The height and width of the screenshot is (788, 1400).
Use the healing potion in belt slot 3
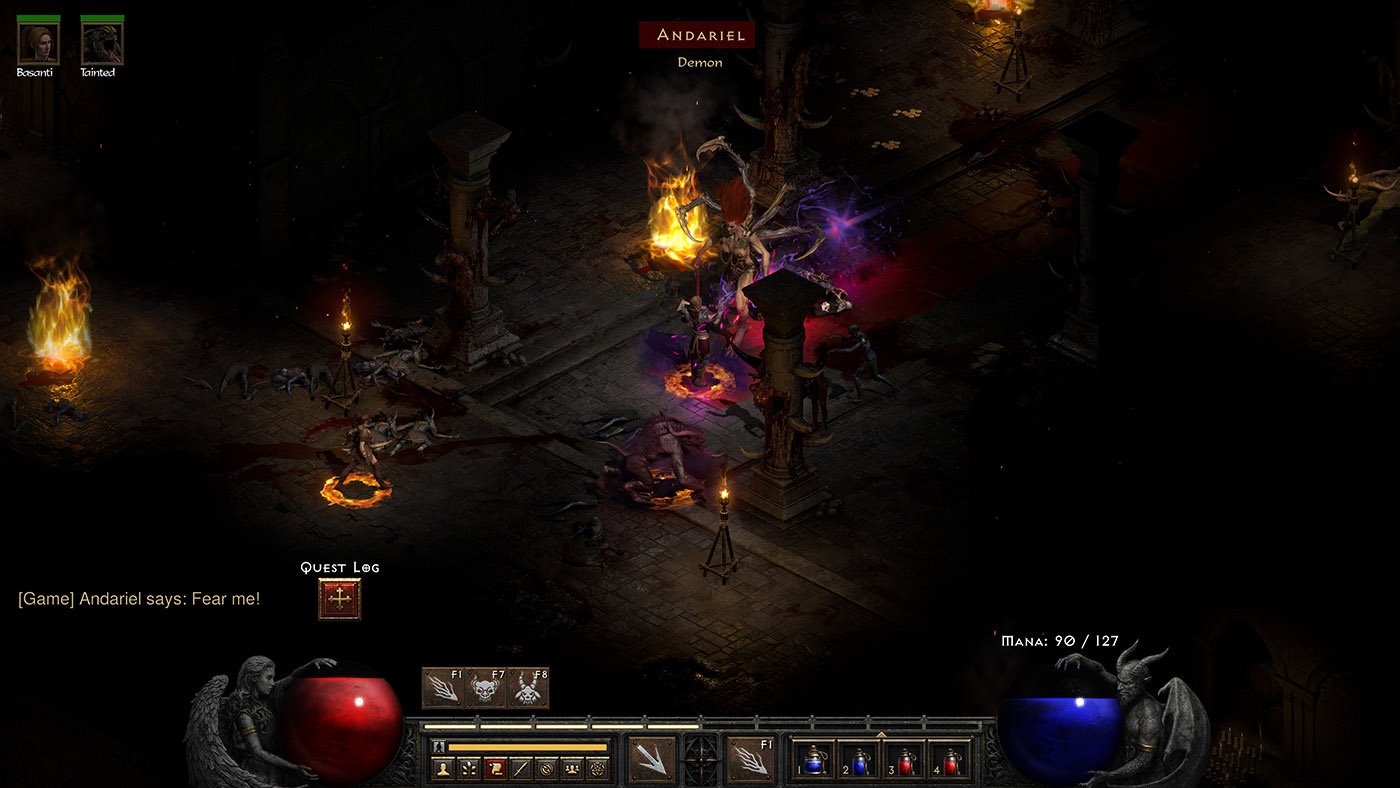pyautogui.click(x=904, y=761)
